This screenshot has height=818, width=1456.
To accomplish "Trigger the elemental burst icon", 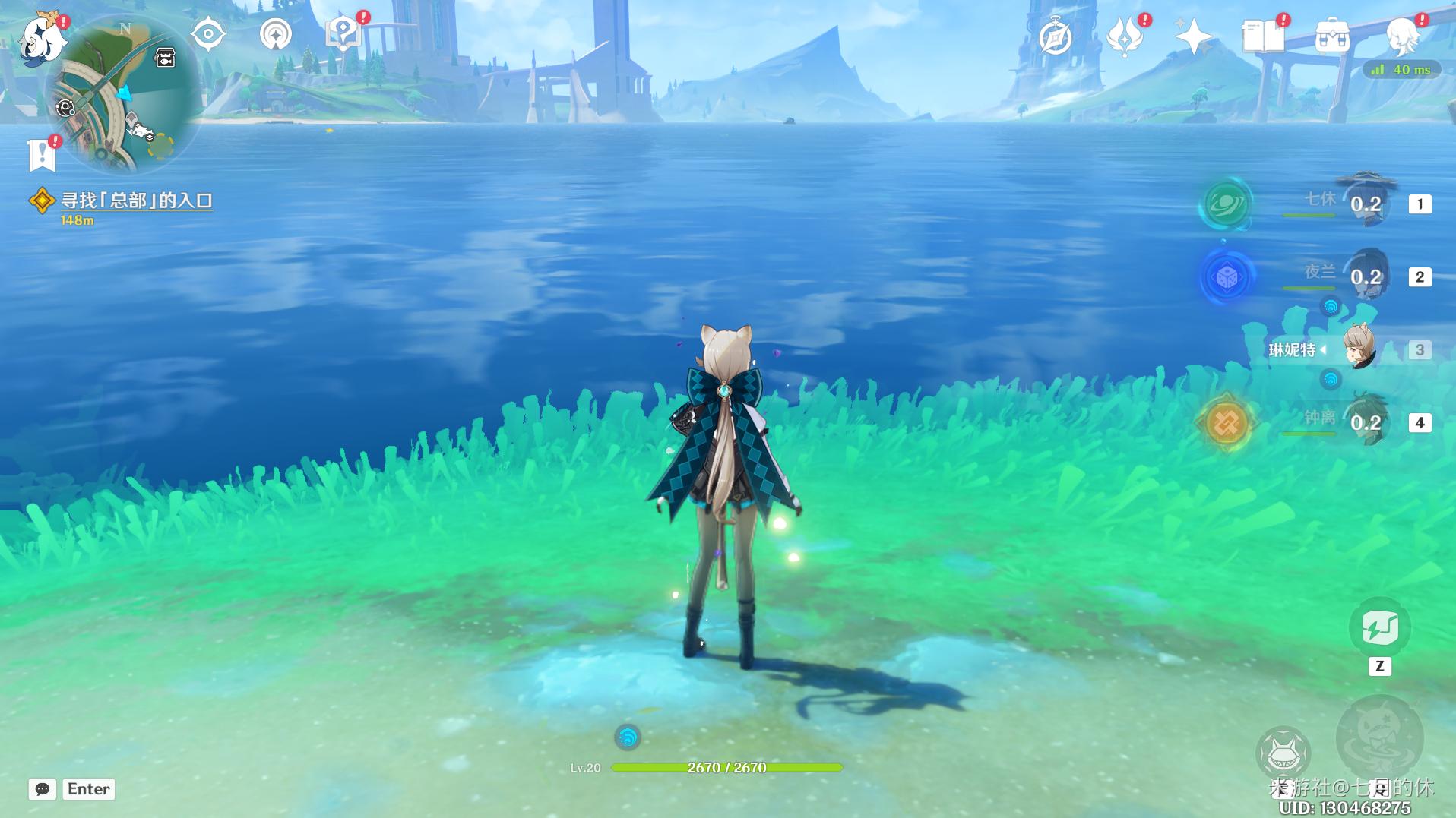I will point(1378,738).
